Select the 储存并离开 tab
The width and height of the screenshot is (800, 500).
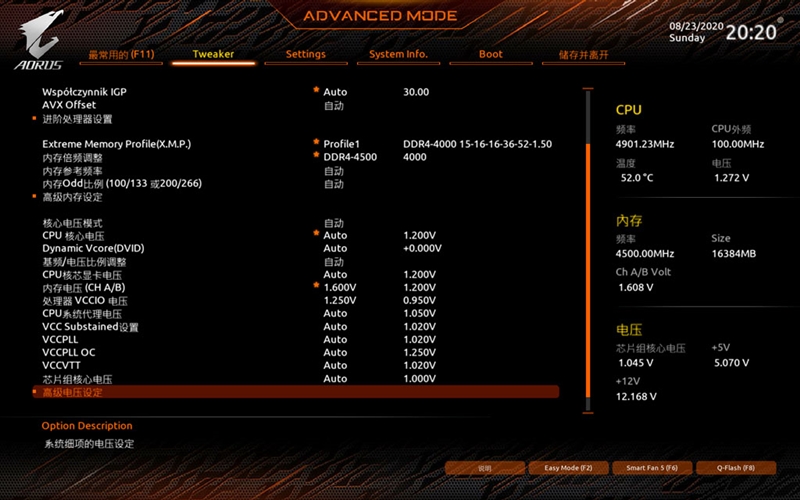pos(583,54)
